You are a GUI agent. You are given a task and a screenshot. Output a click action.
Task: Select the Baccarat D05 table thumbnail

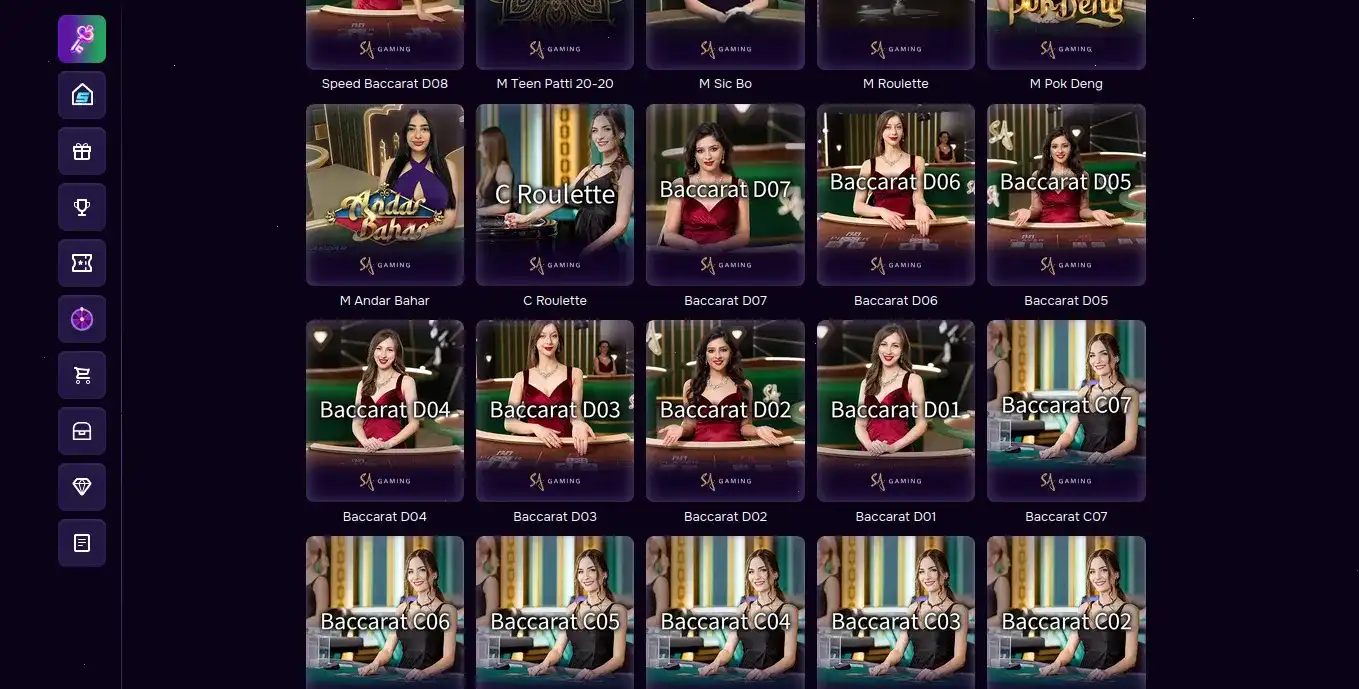(1066, 195)
